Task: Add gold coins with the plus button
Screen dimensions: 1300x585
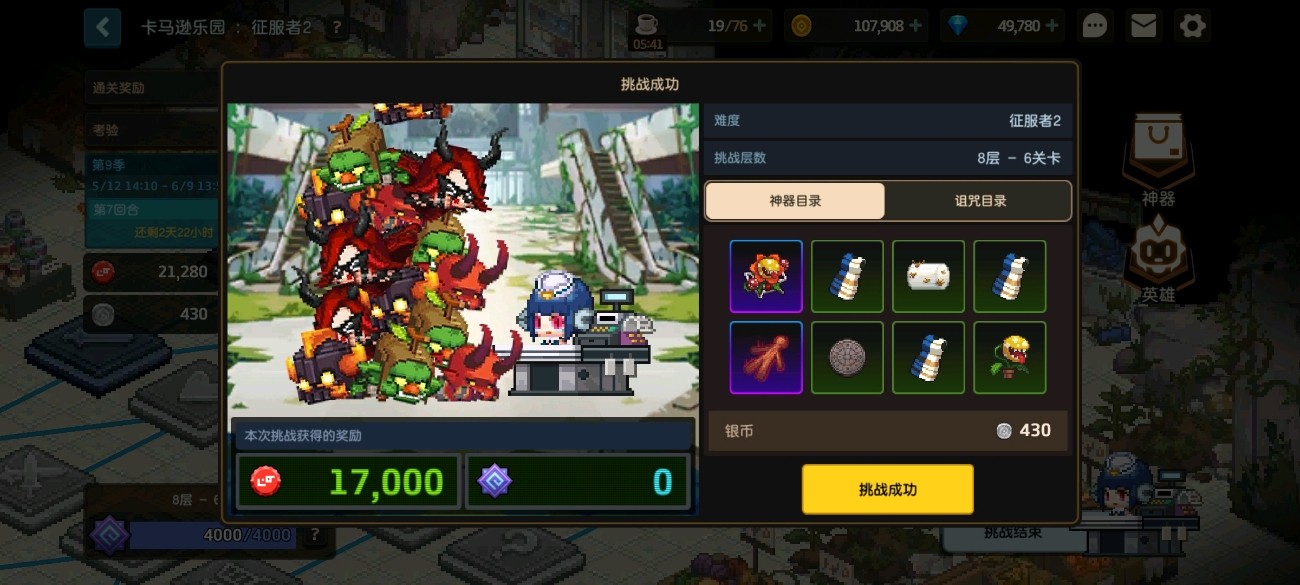Action: [915, 26]
